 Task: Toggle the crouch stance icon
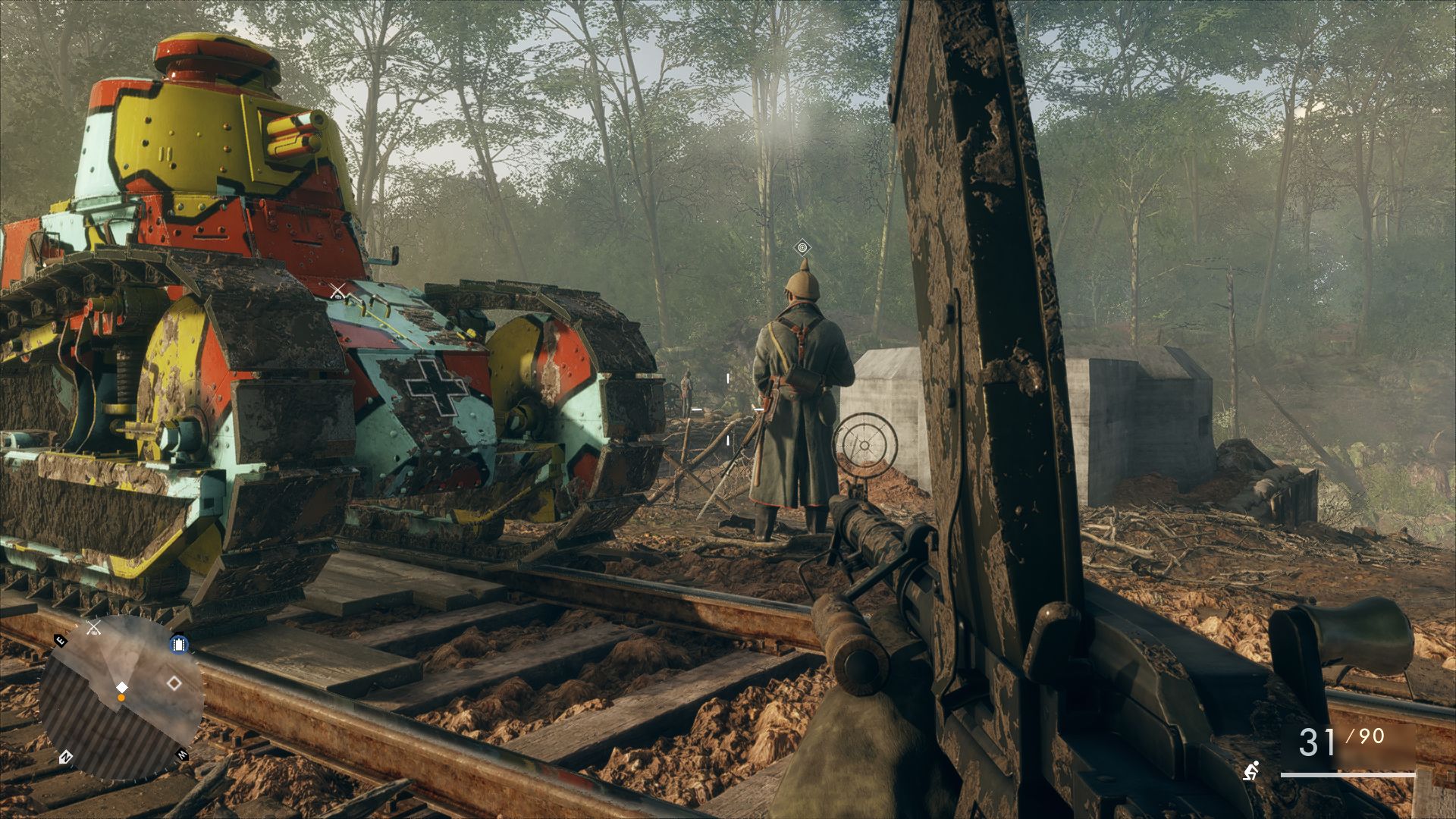(1251, 770)
